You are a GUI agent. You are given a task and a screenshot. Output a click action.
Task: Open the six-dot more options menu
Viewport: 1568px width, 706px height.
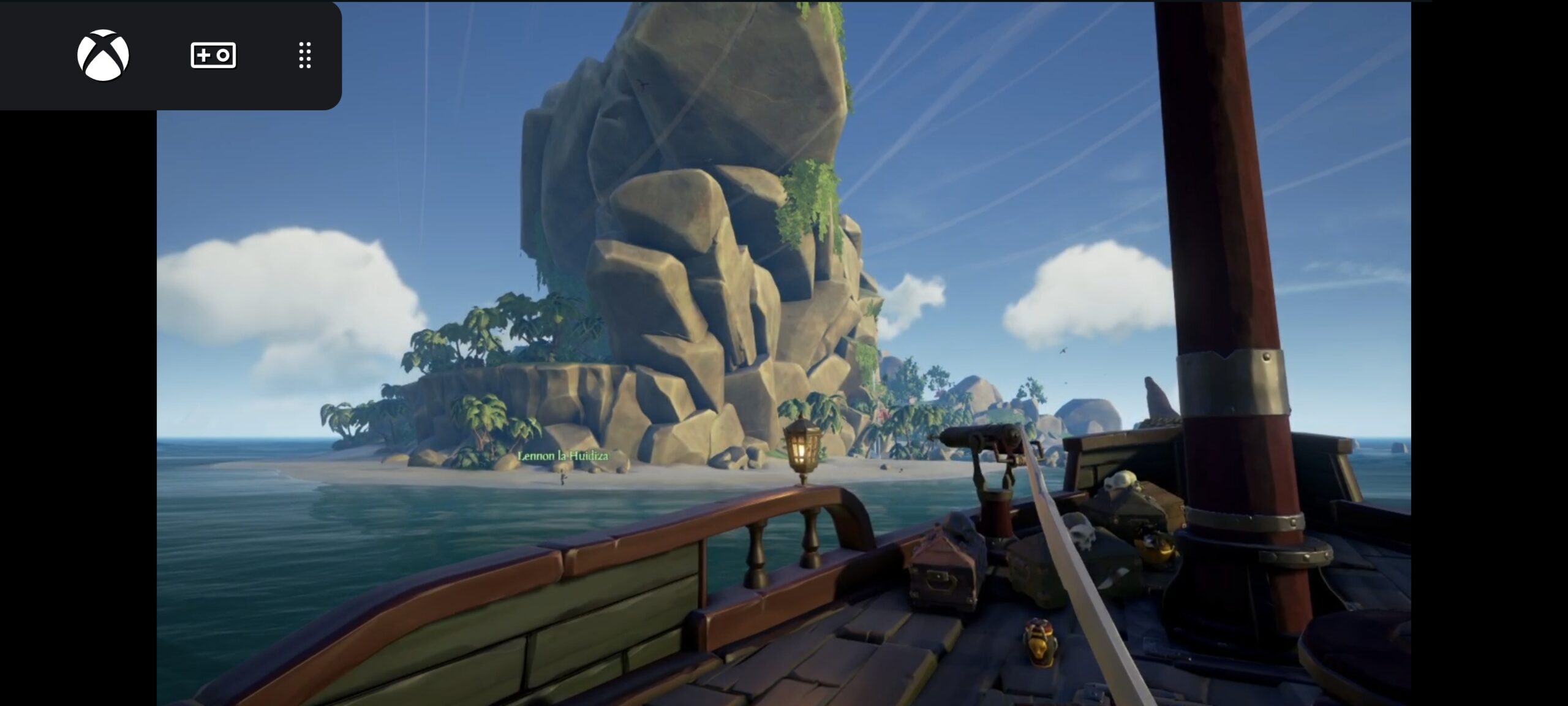pos(305,55)
